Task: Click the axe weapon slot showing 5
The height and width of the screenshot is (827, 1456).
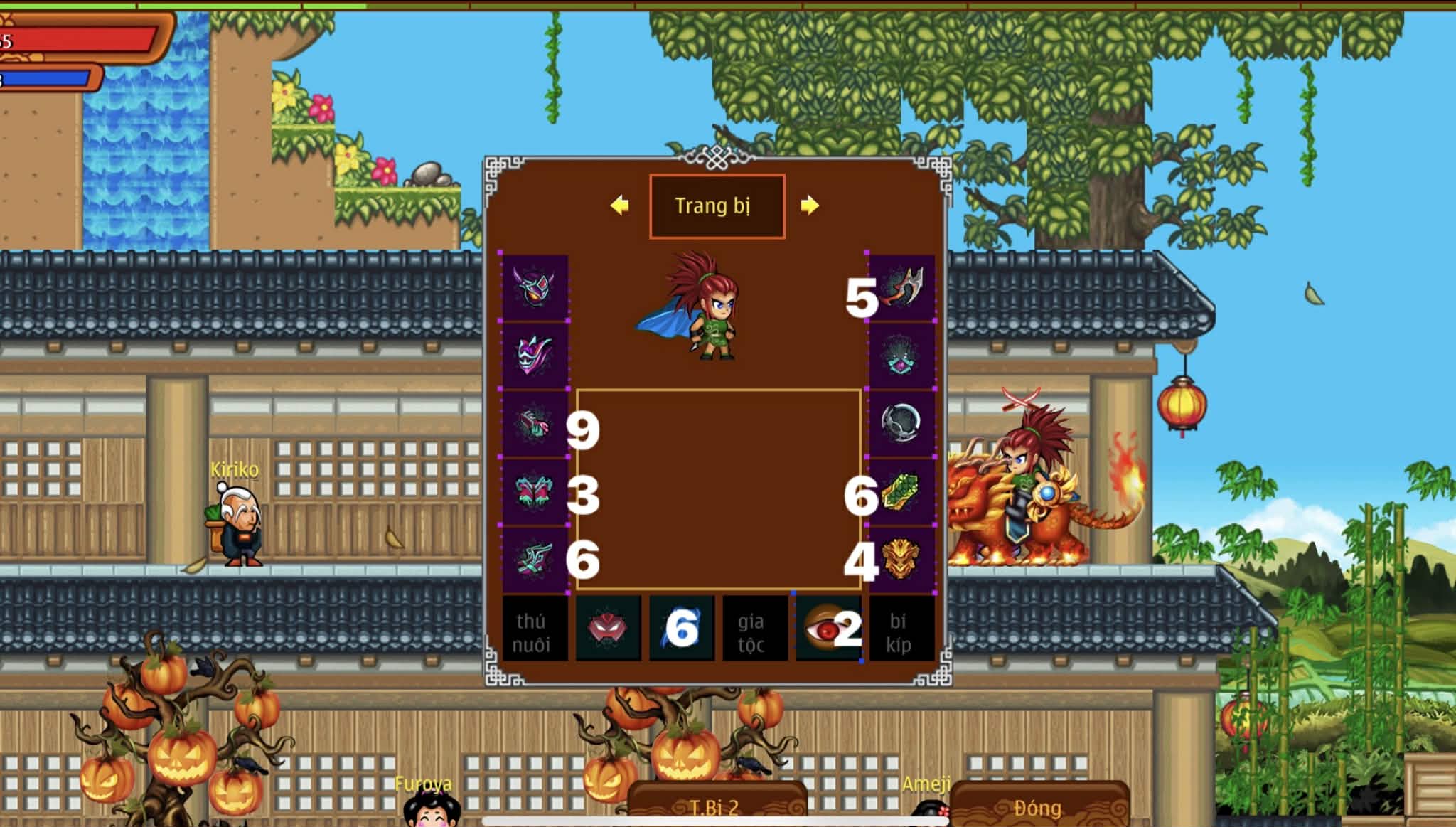Action: pos(903,290)
